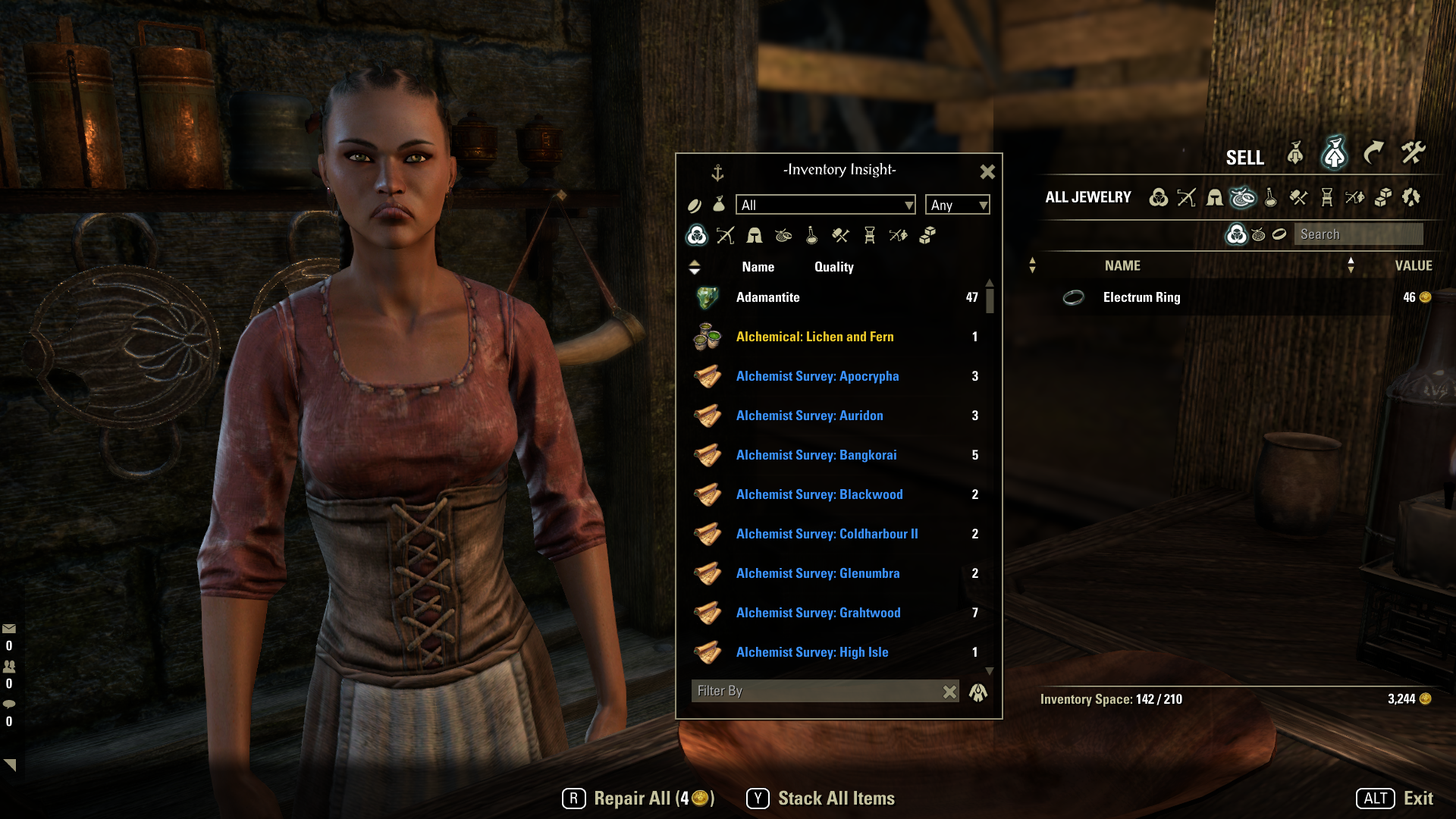The width and height of the screenshot is (1456, 819).
Task: Show the potion filter in Inventory Insight
Action: point(811,236)
